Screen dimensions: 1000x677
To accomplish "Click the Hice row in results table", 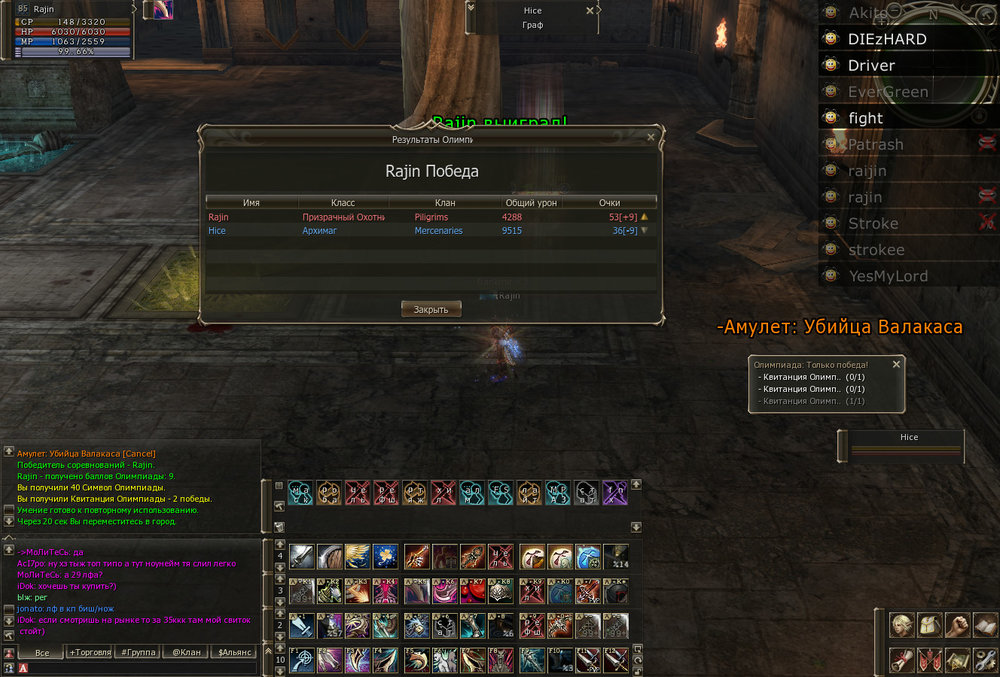I will pyautogui.click(x=430, y=230).
